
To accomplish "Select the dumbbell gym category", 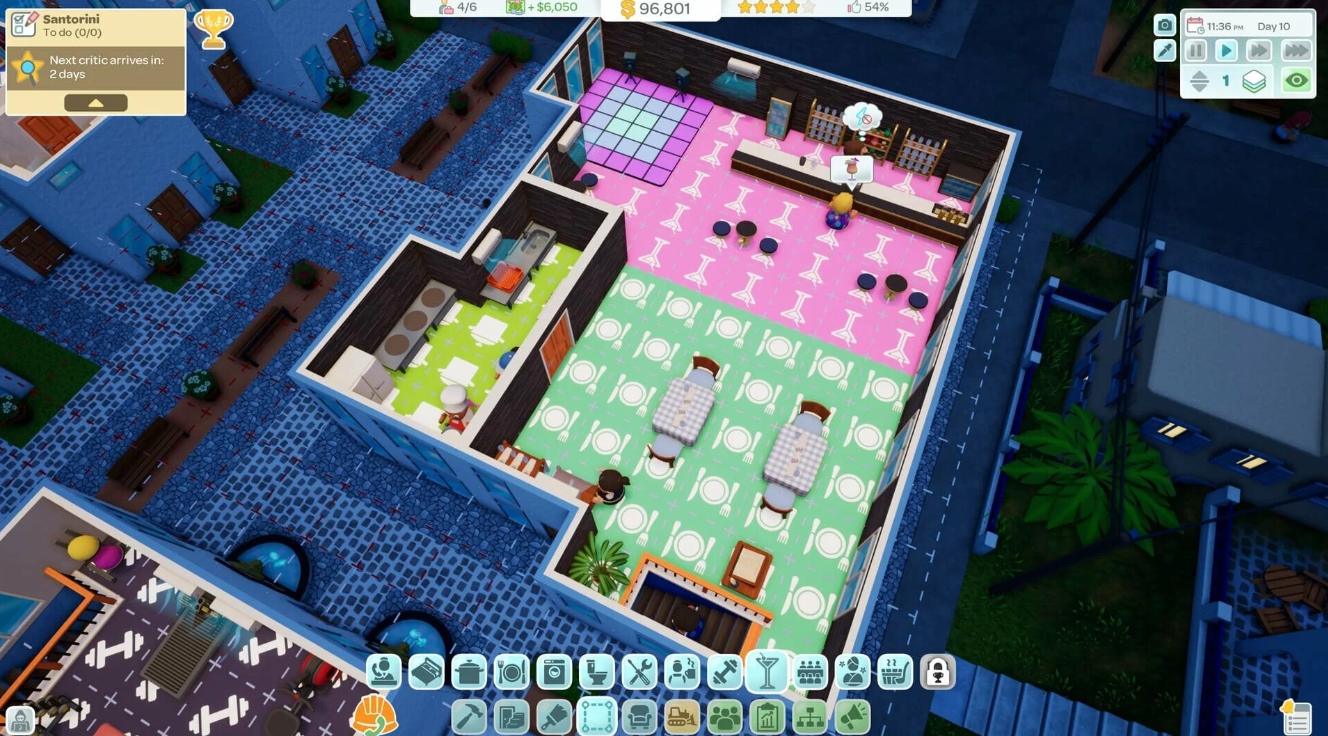I will coord(722,672).
